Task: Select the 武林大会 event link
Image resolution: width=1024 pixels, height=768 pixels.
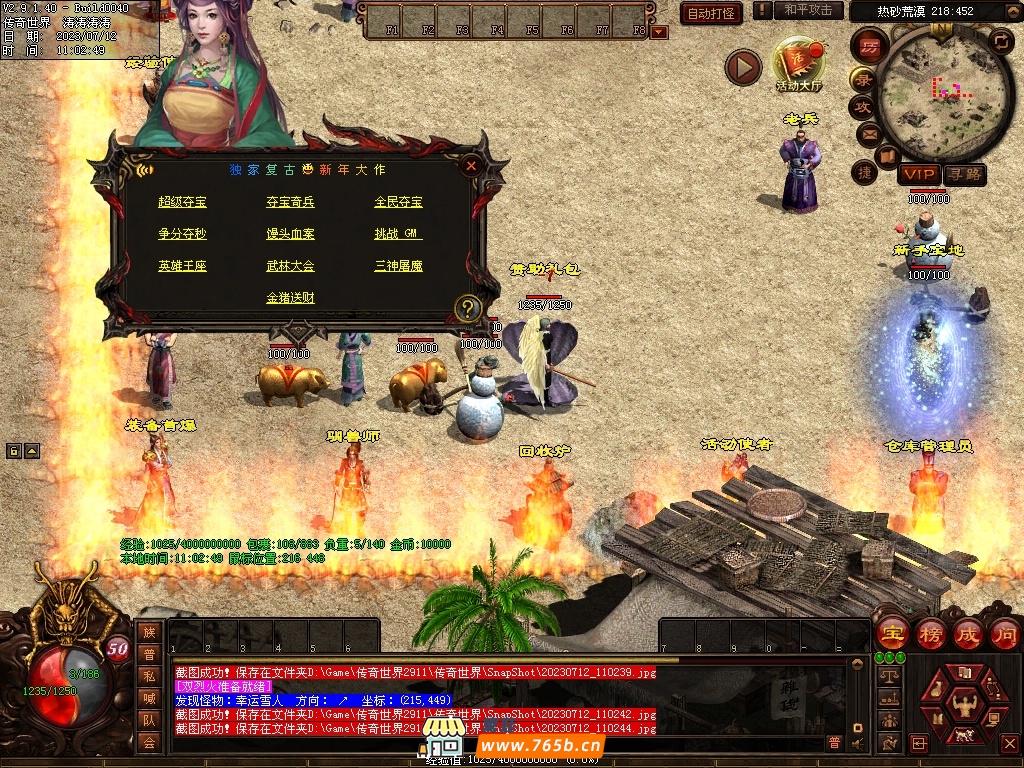Action: click(290, 266)
